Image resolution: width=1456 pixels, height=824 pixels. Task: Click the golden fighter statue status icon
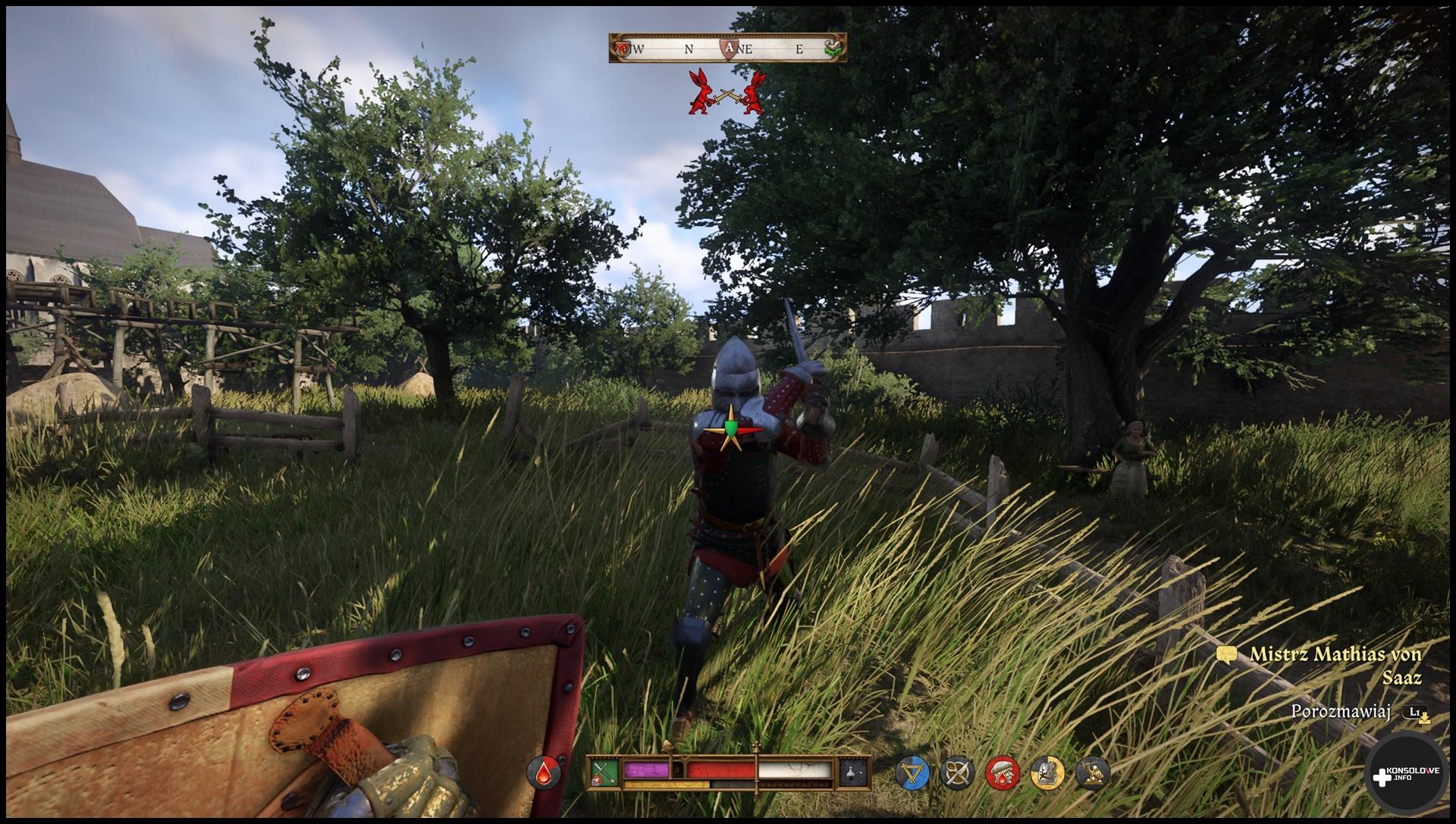tap(1093, 773)
